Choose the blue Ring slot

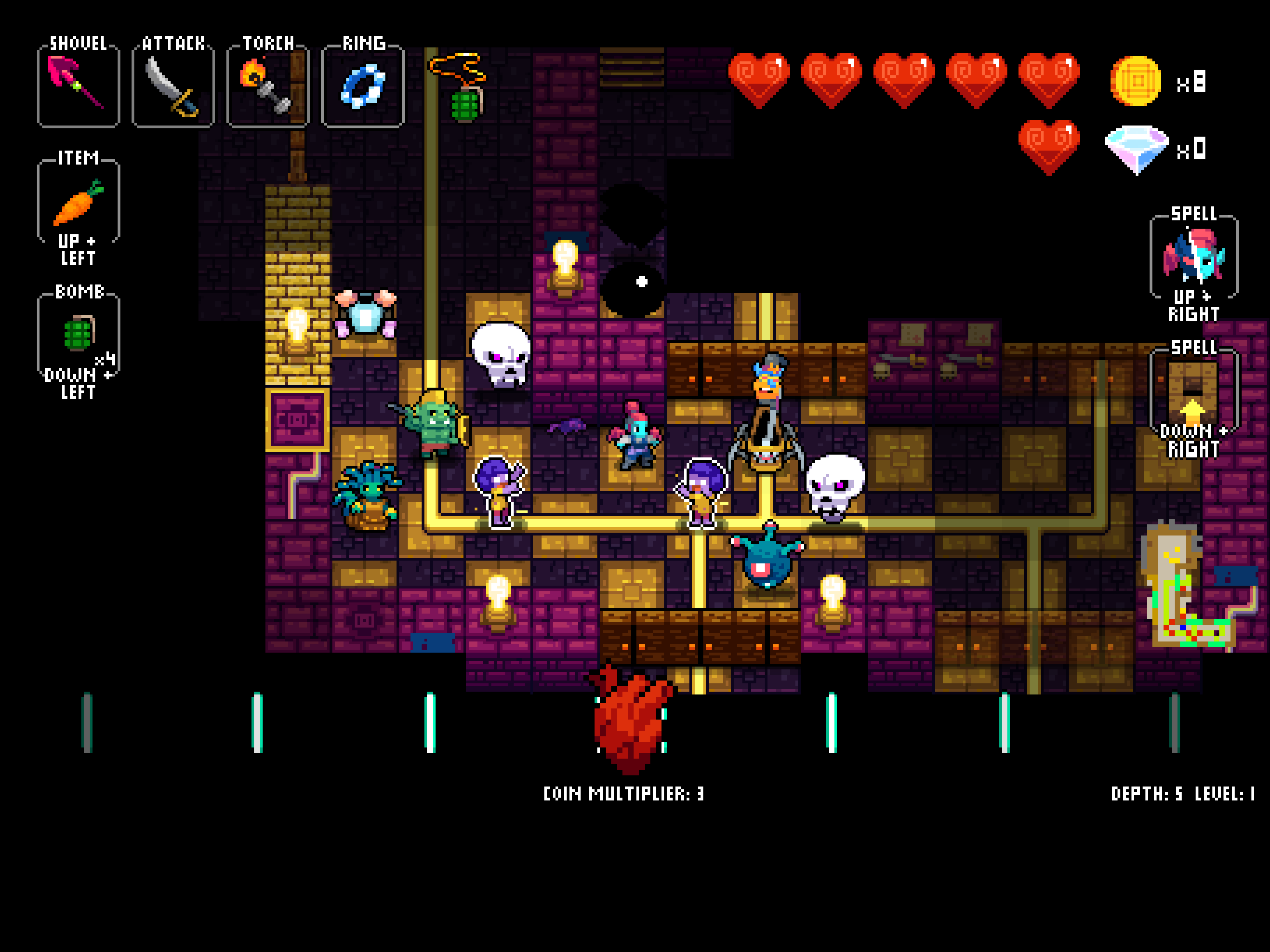[363, 86]
